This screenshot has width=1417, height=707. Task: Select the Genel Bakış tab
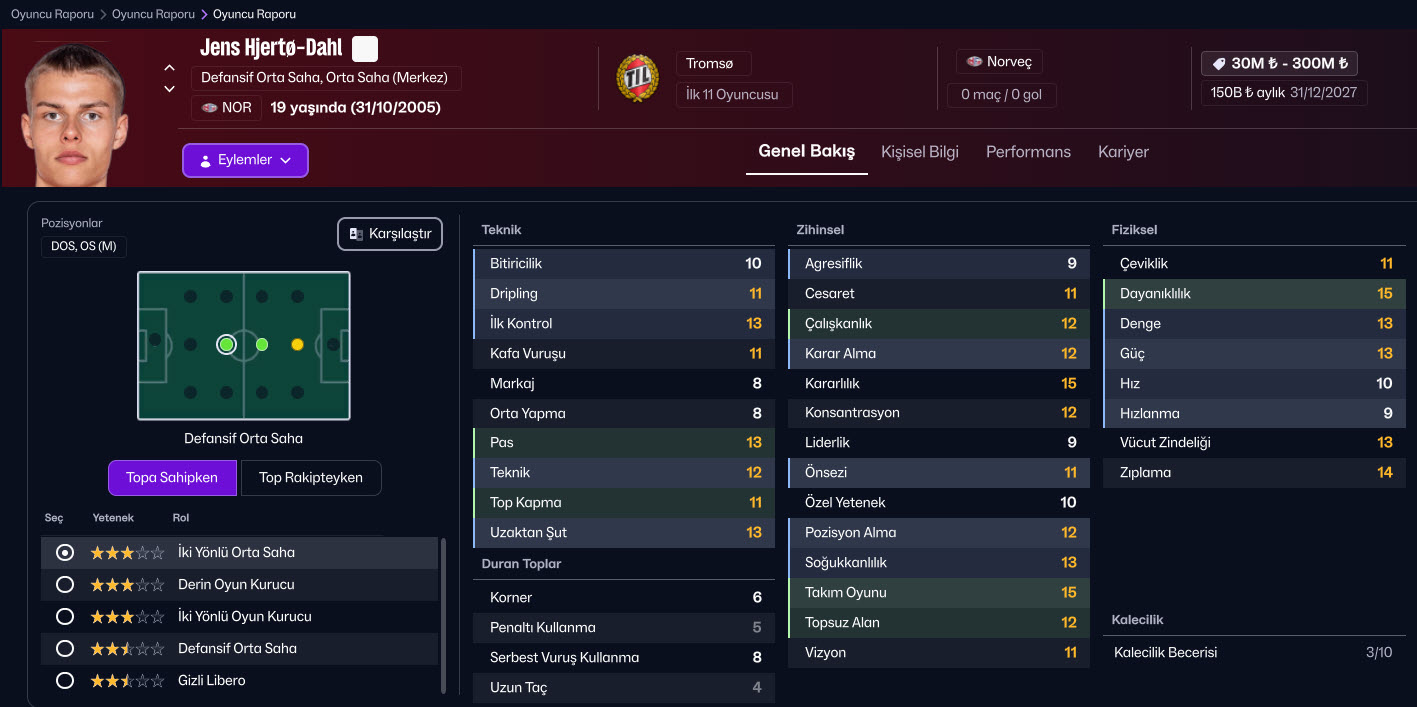tap(806, 152)
